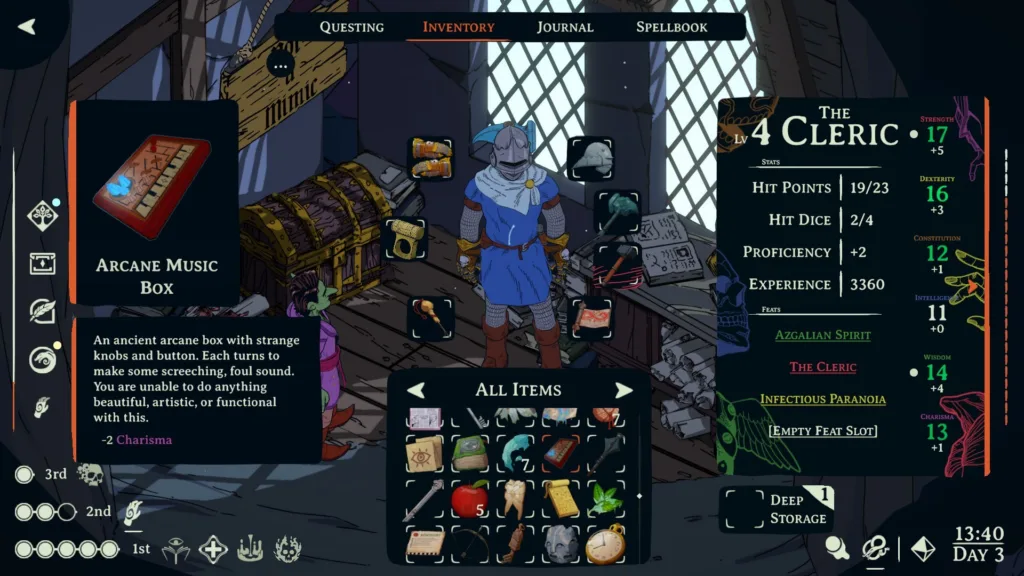Screen dimensions: 1024x576
Task: Select the equipped steel helmet slot
Action: pyautogui.click(x=590, y=158)
